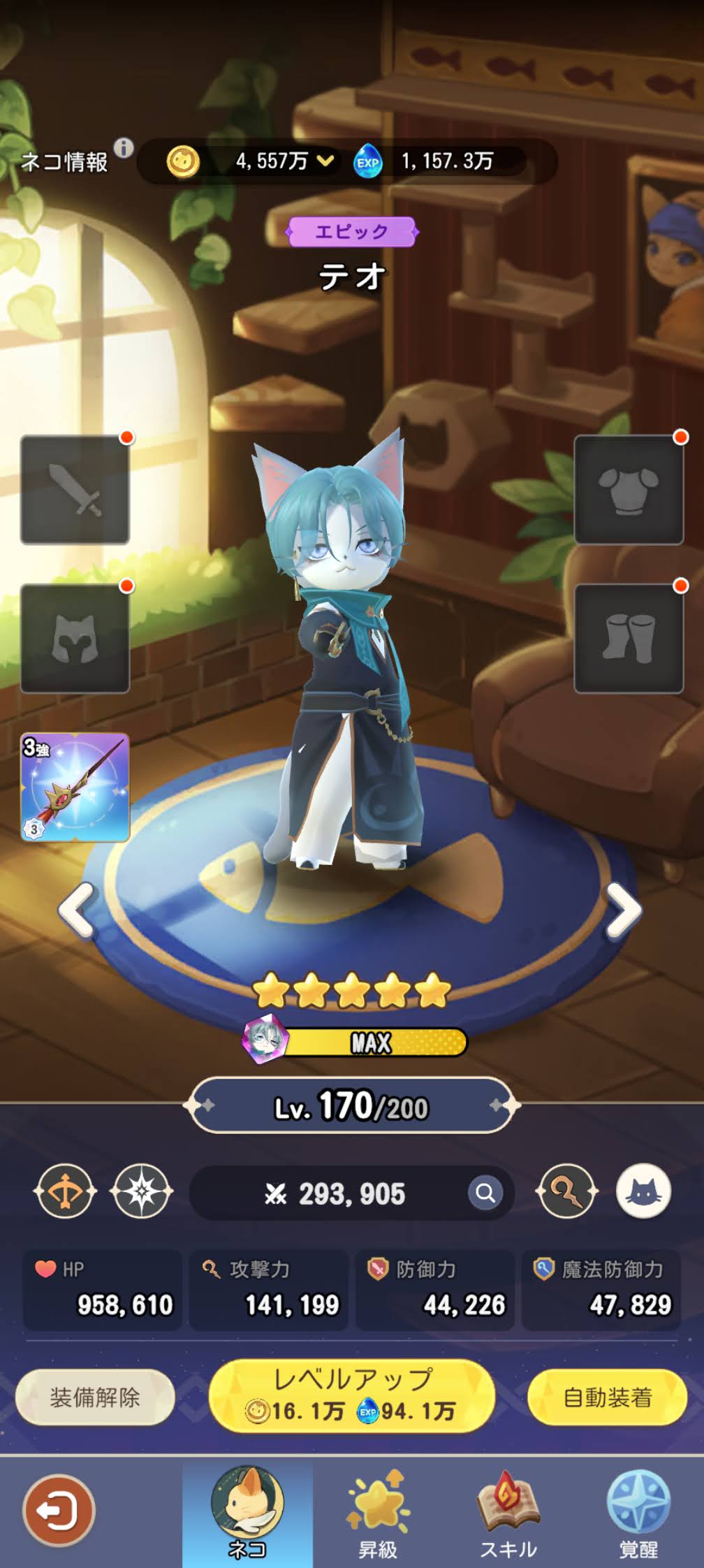Show the previous cat with left arrow
This screenshot has height=1568, width=704.
coord(77,910)
